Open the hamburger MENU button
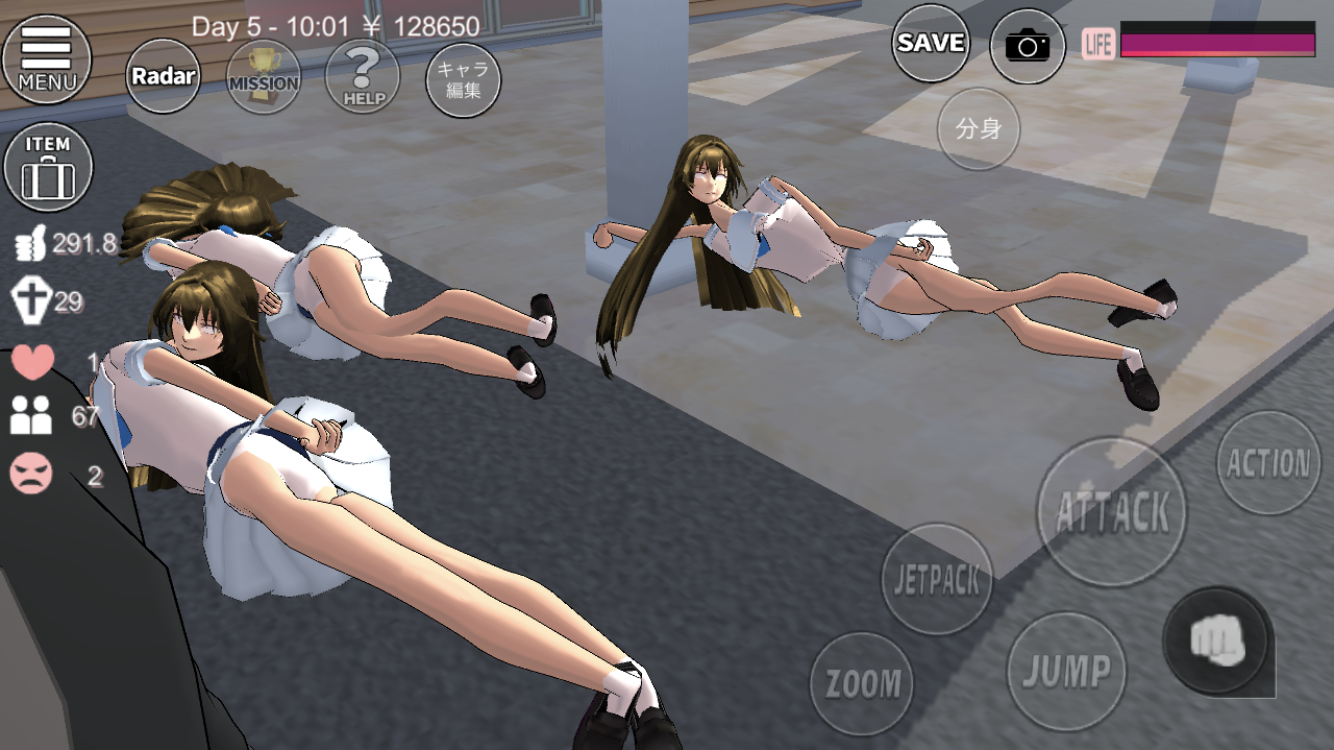This screenshot has width=1334, height=750. [x=46, y=58]
